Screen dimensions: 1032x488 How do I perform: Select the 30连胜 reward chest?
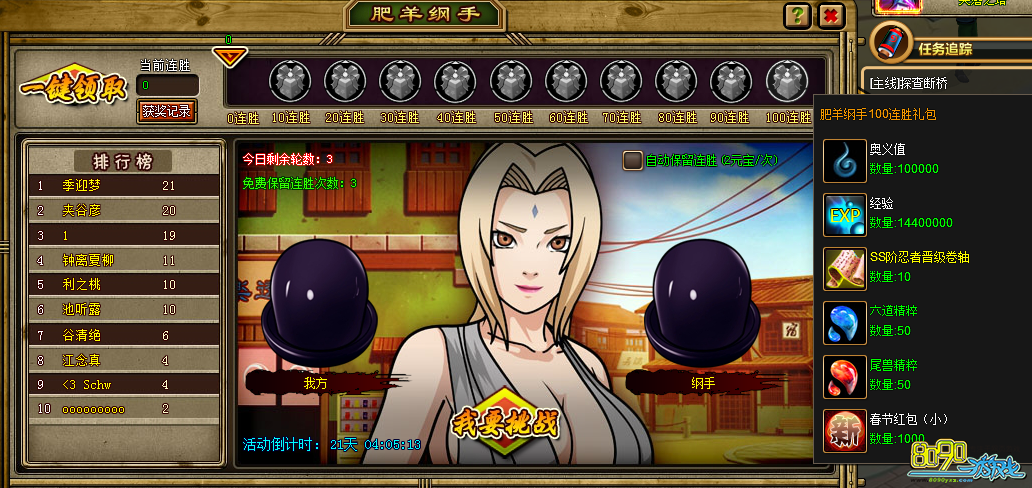coord(400,80)
